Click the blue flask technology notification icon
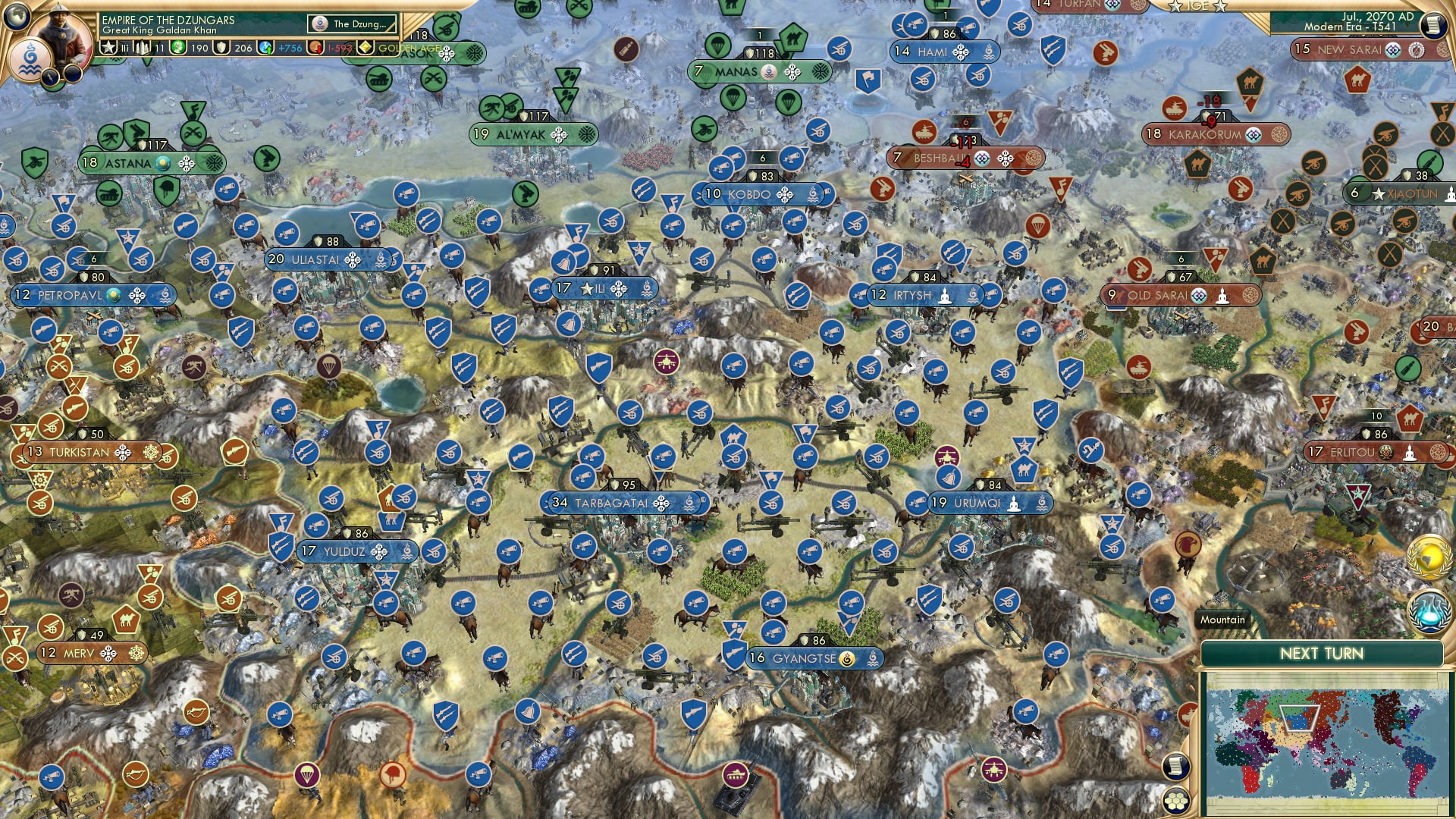This screenshot has width=1456, height=819. click(x=1429, y=611)
